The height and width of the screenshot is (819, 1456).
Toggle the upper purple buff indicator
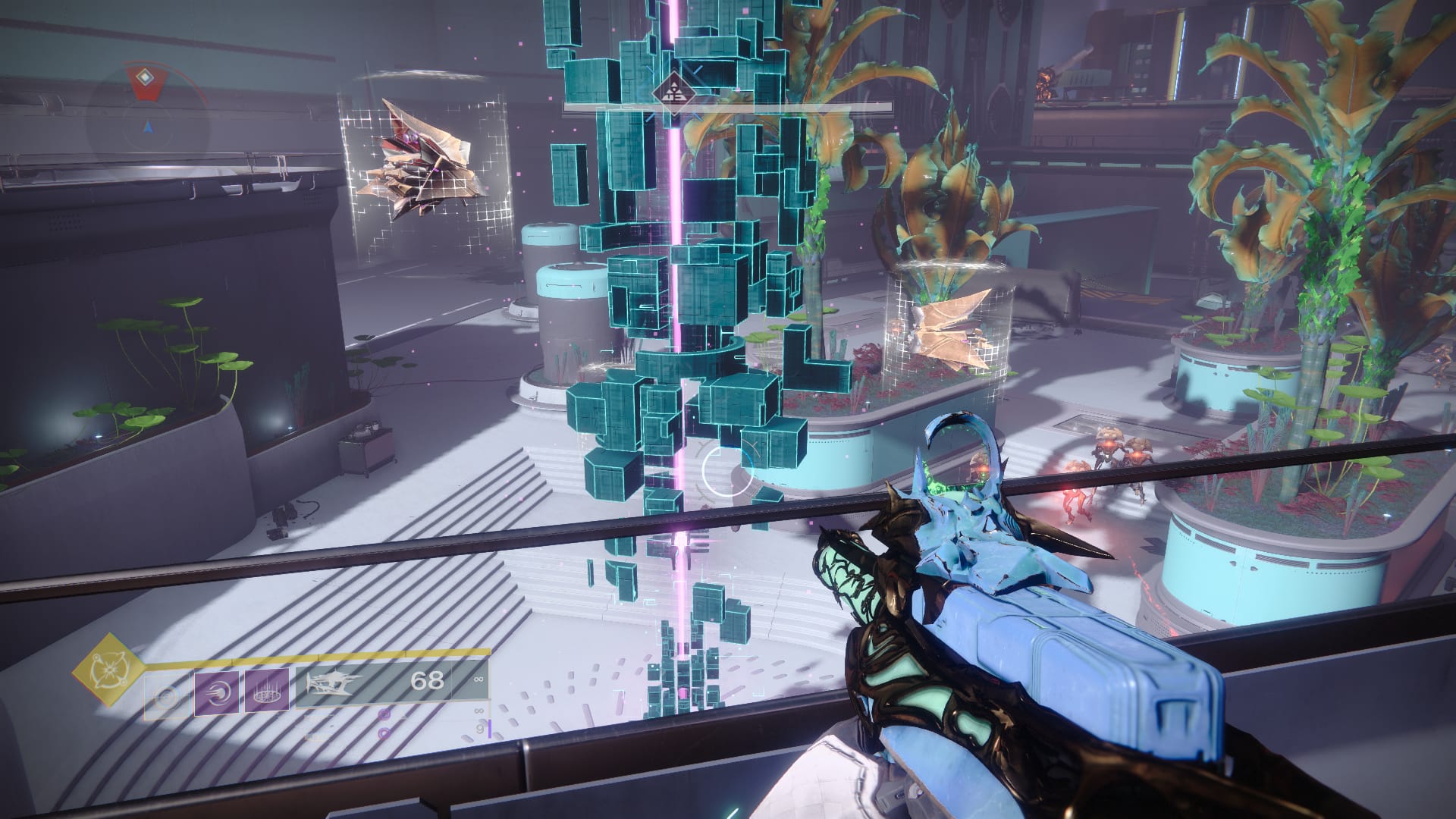[x=384, y=714]
